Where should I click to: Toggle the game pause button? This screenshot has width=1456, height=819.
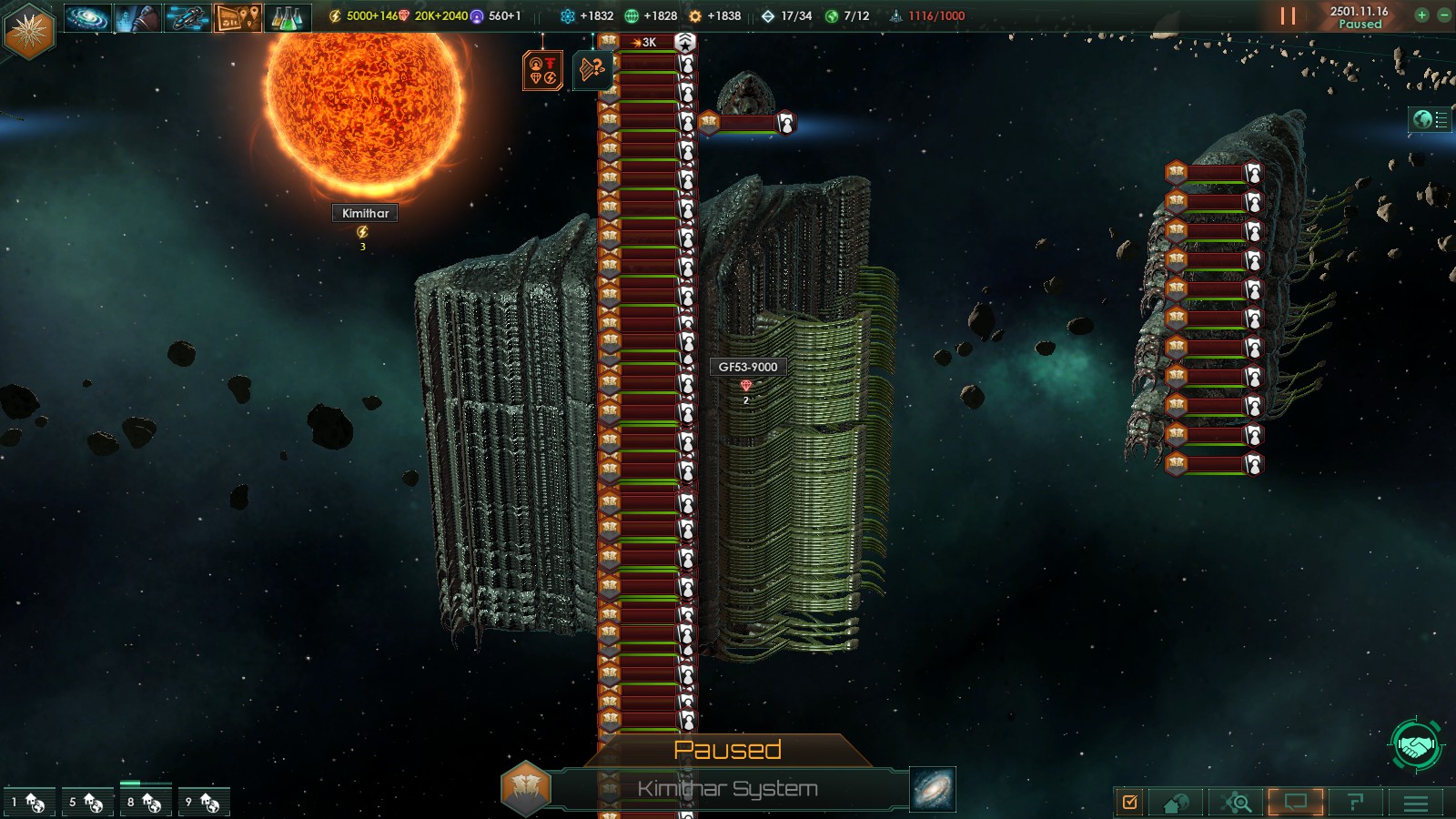[x=1288, y=16]
